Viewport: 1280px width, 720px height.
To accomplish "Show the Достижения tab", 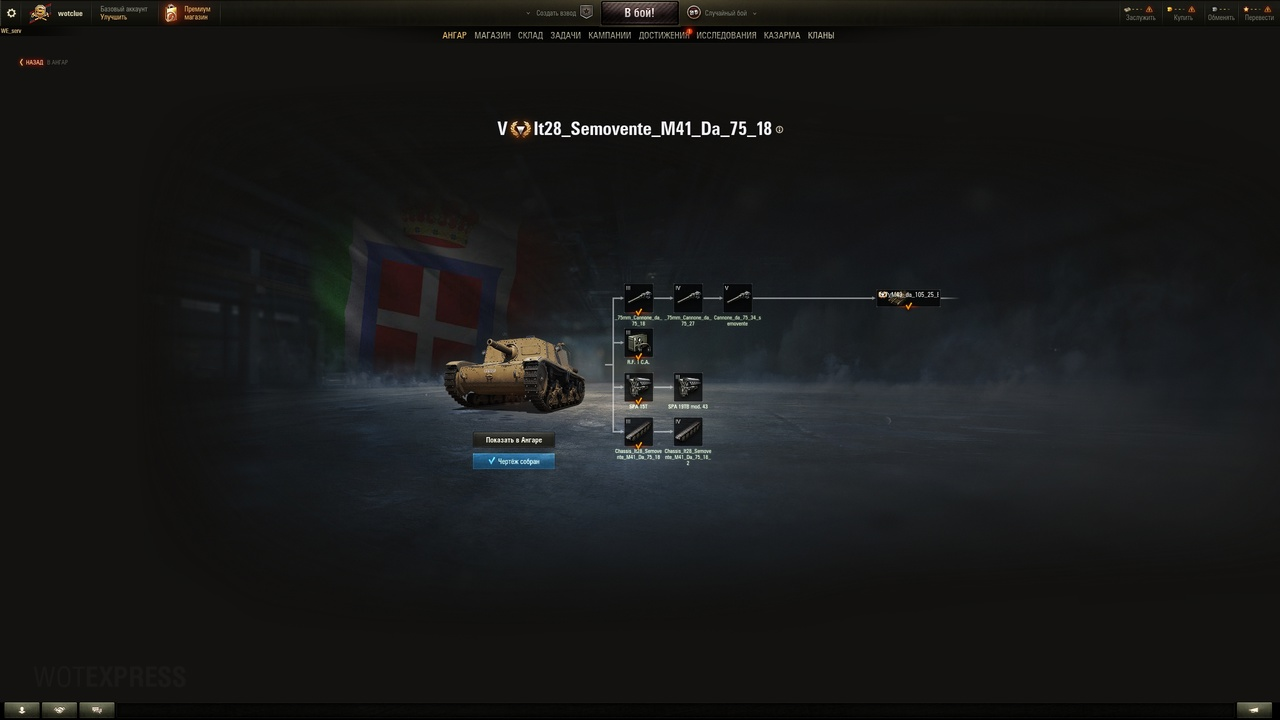I will point(663,35).
